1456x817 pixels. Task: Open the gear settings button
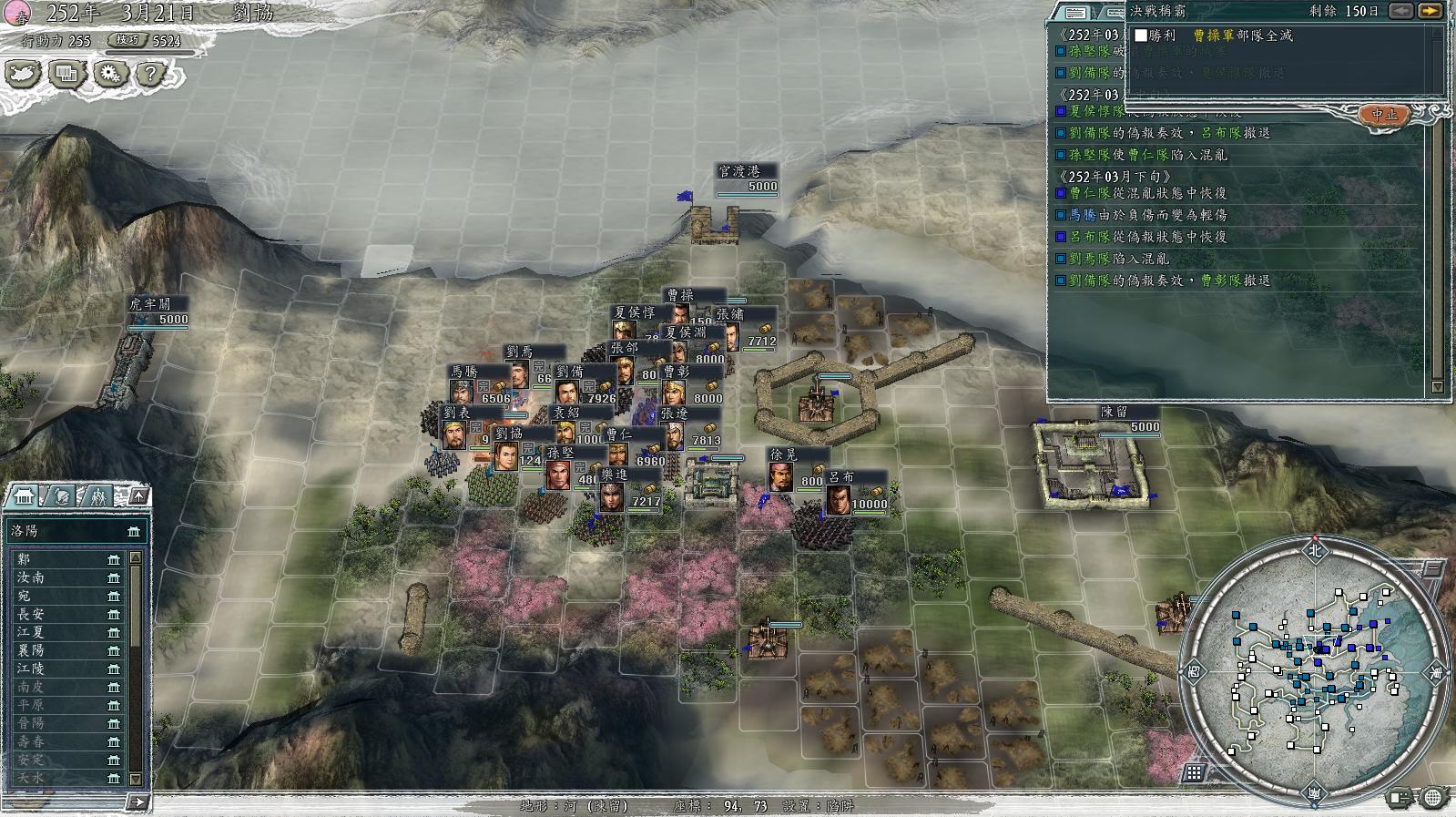(x=110, y=73)
